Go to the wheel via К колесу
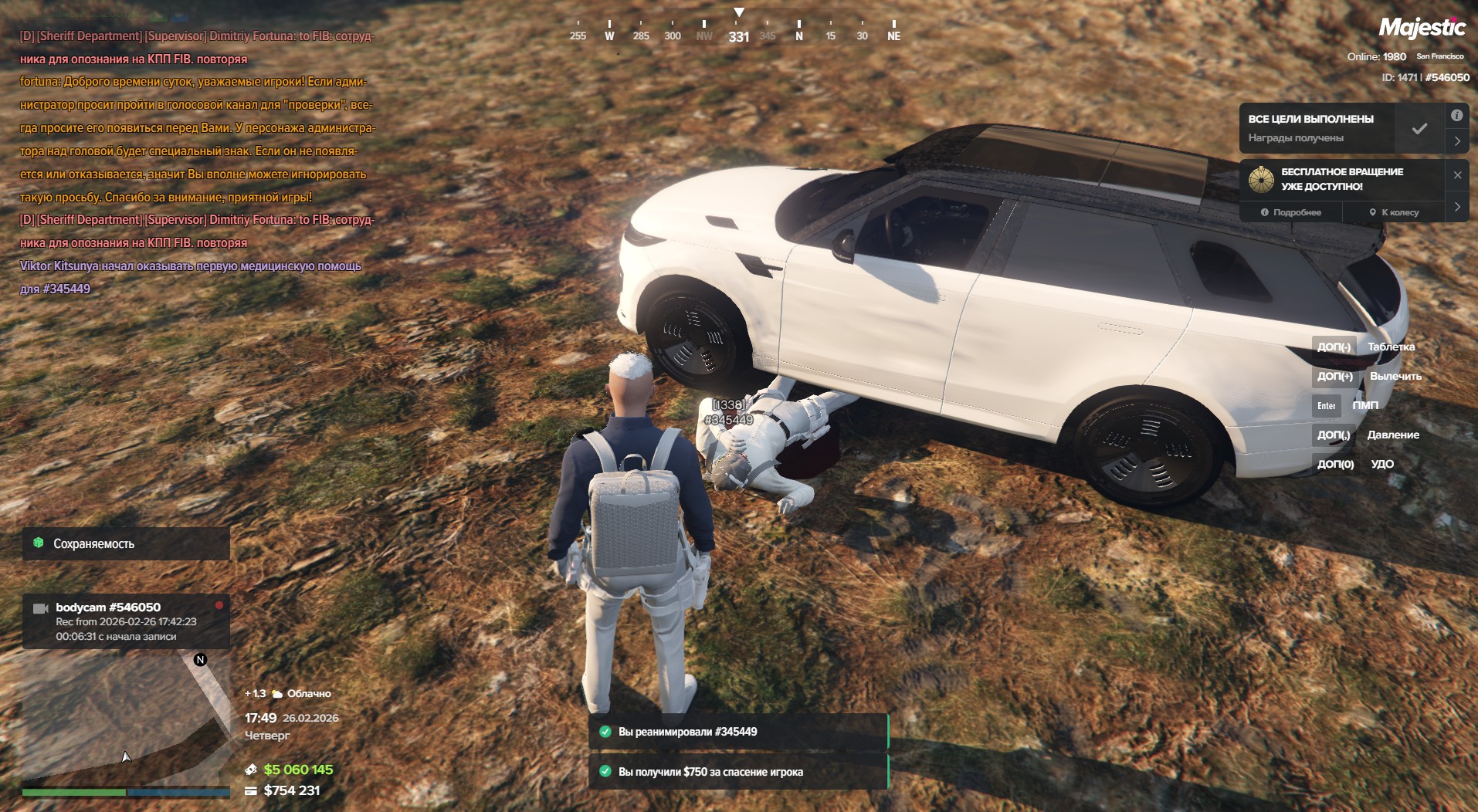 coord(1394,212)
